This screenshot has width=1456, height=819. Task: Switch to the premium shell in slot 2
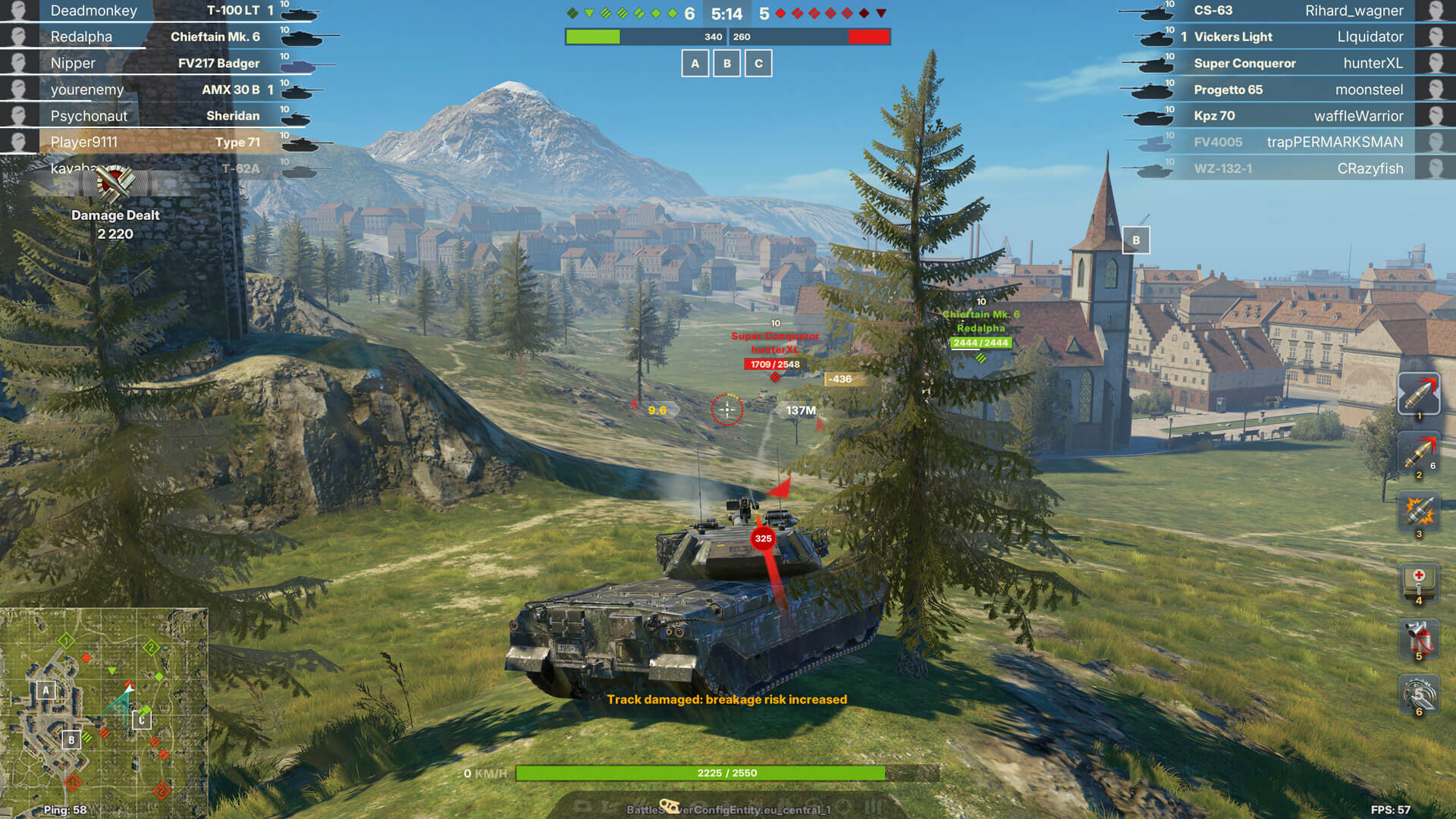[x=1419, y=453]
